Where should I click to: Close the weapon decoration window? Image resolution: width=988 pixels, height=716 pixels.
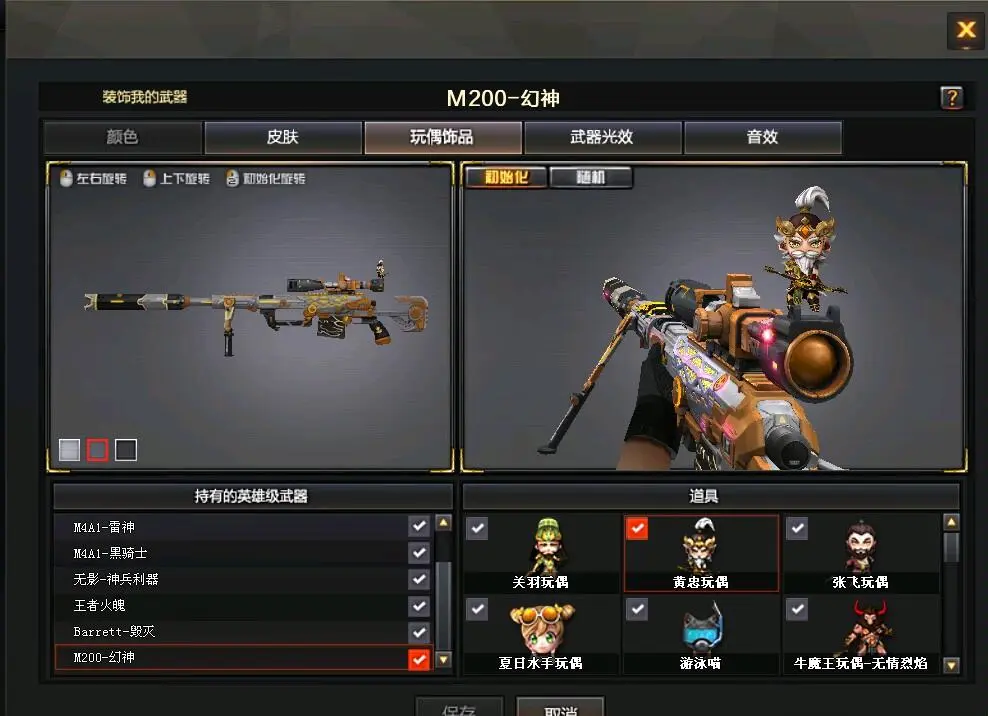click(965, 31)
